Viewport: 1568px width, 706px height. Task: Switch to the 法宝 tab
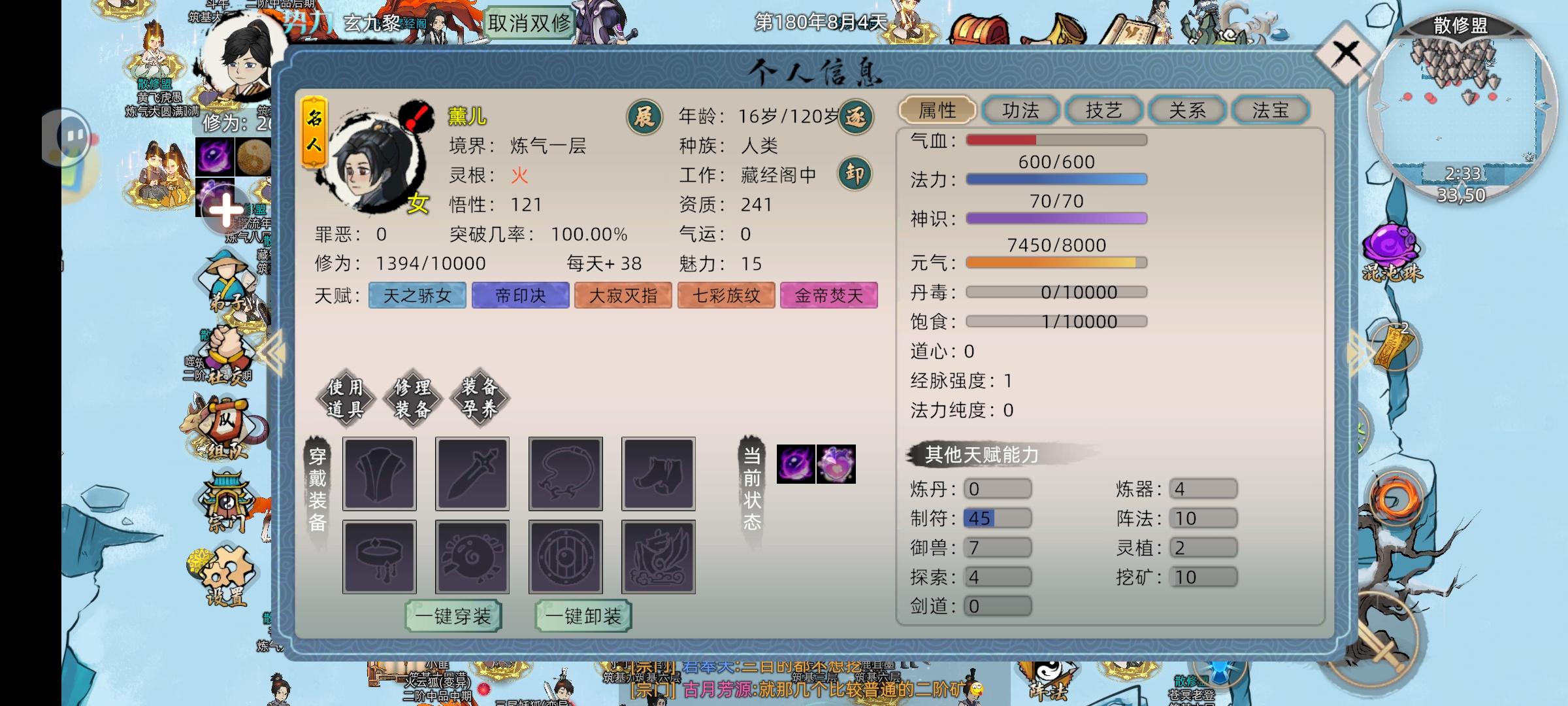1270,110
